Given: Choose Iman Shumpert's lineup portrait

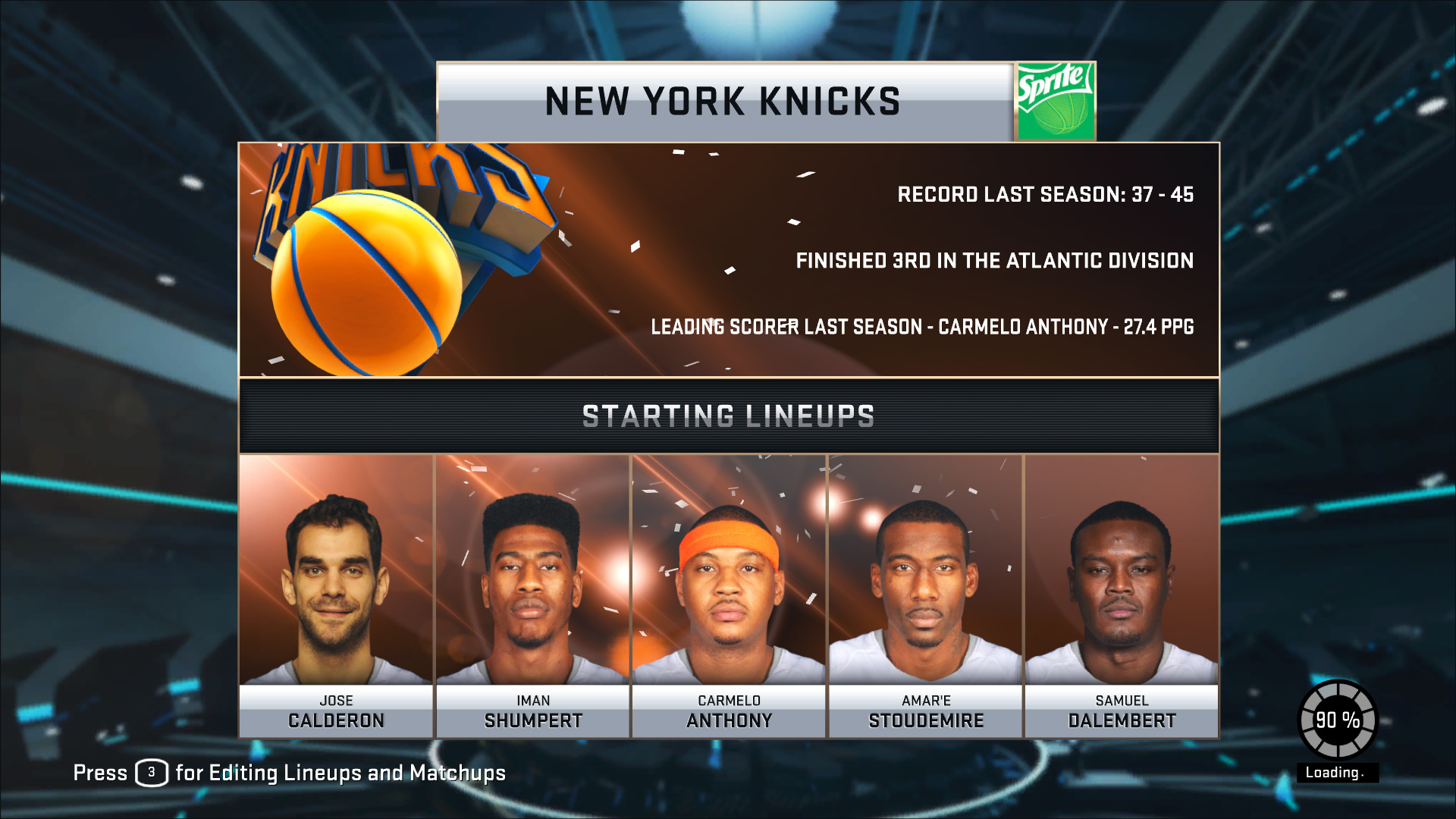Looking at the screenshot, I should coord(532,595).
